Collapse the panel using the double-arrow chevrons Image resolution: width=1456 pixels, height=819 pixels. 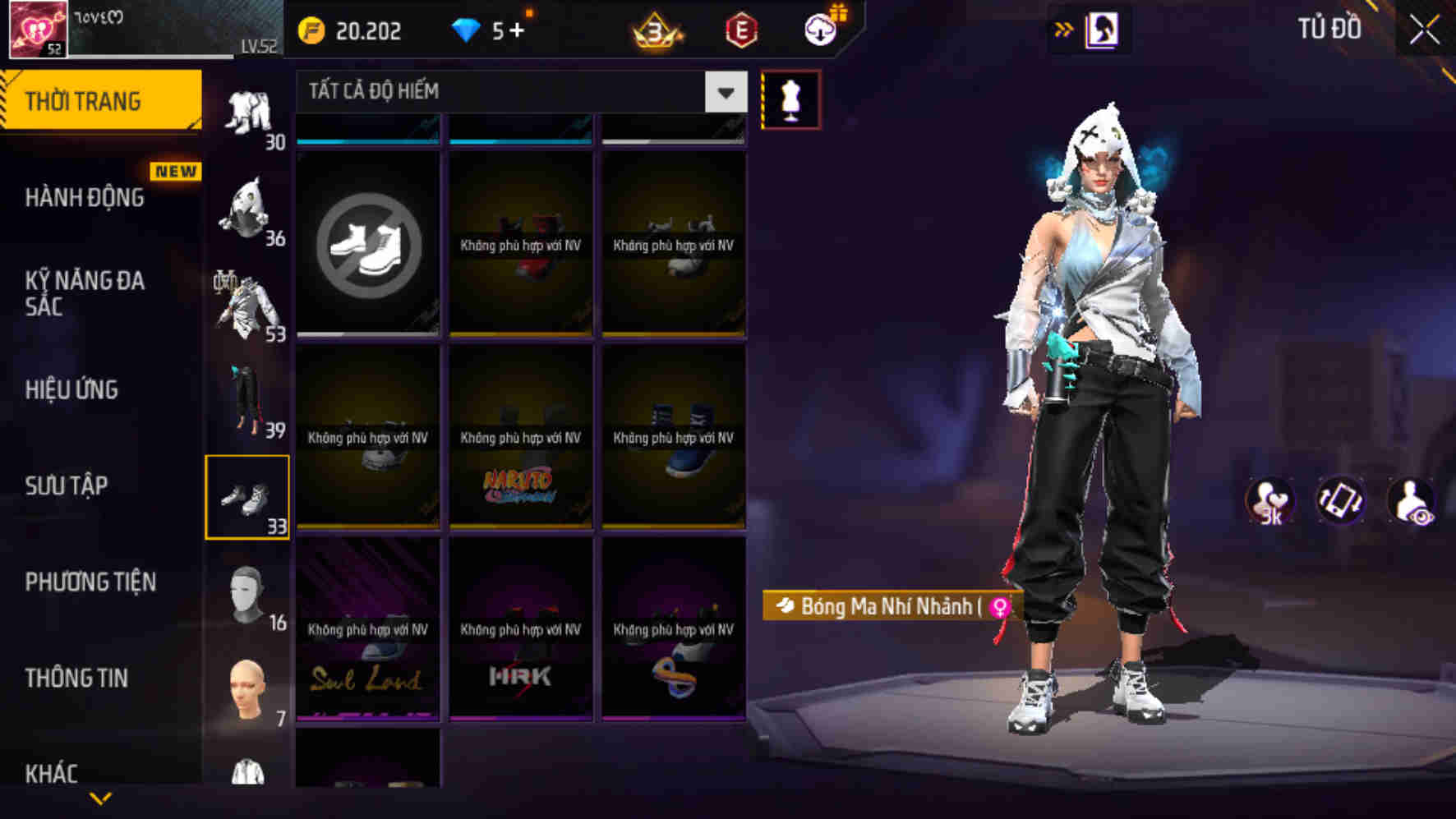(1064, 28)
